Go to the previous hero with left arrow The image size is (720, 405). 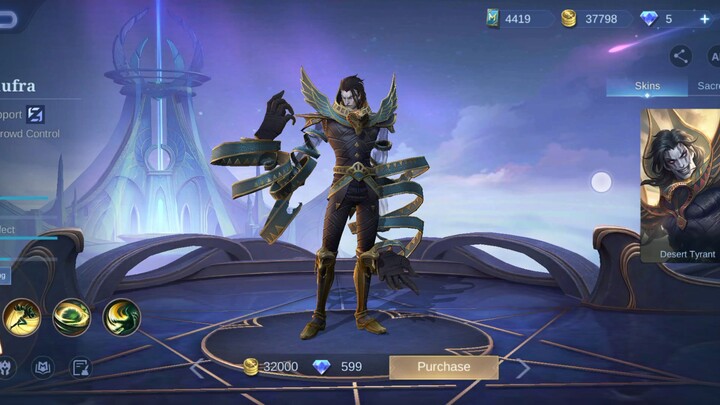tap(198, 369)
